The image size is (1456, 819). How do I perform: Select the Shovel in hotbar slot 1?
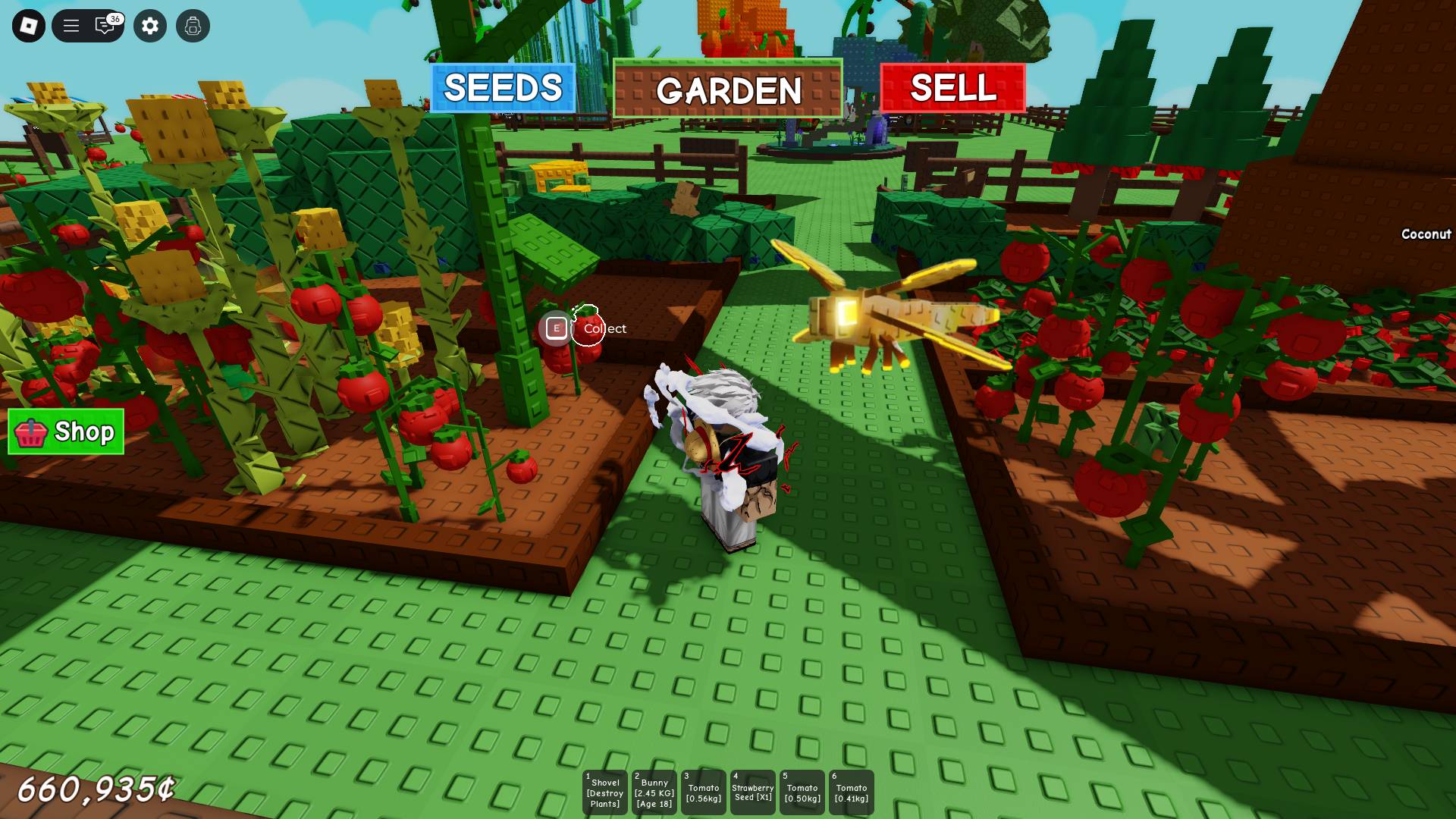tap(604, 792)
